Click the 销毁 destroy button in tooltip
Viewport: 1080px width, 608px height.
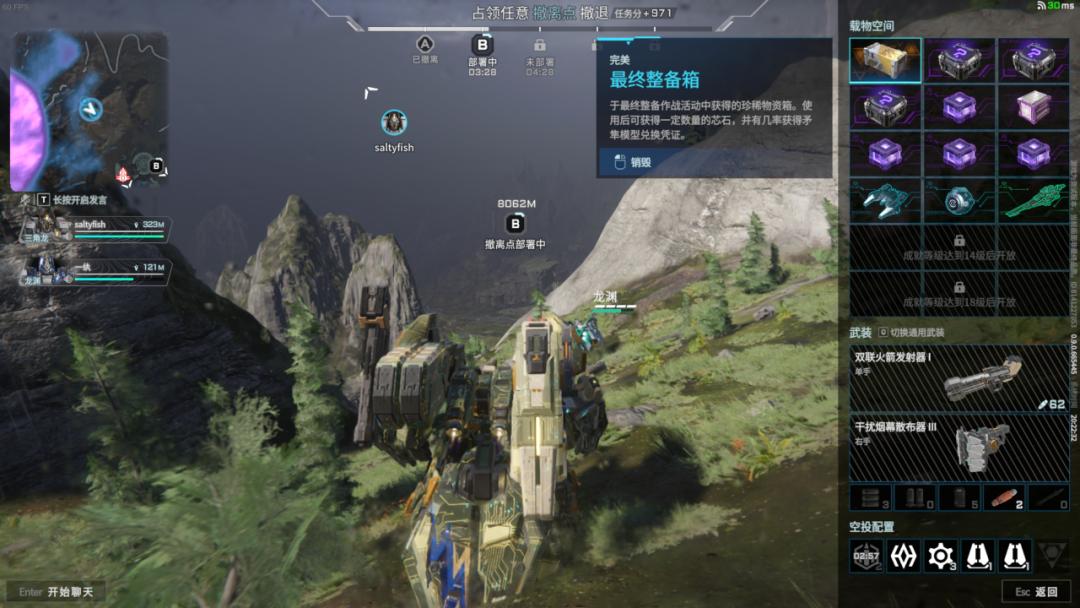[640, 162]
